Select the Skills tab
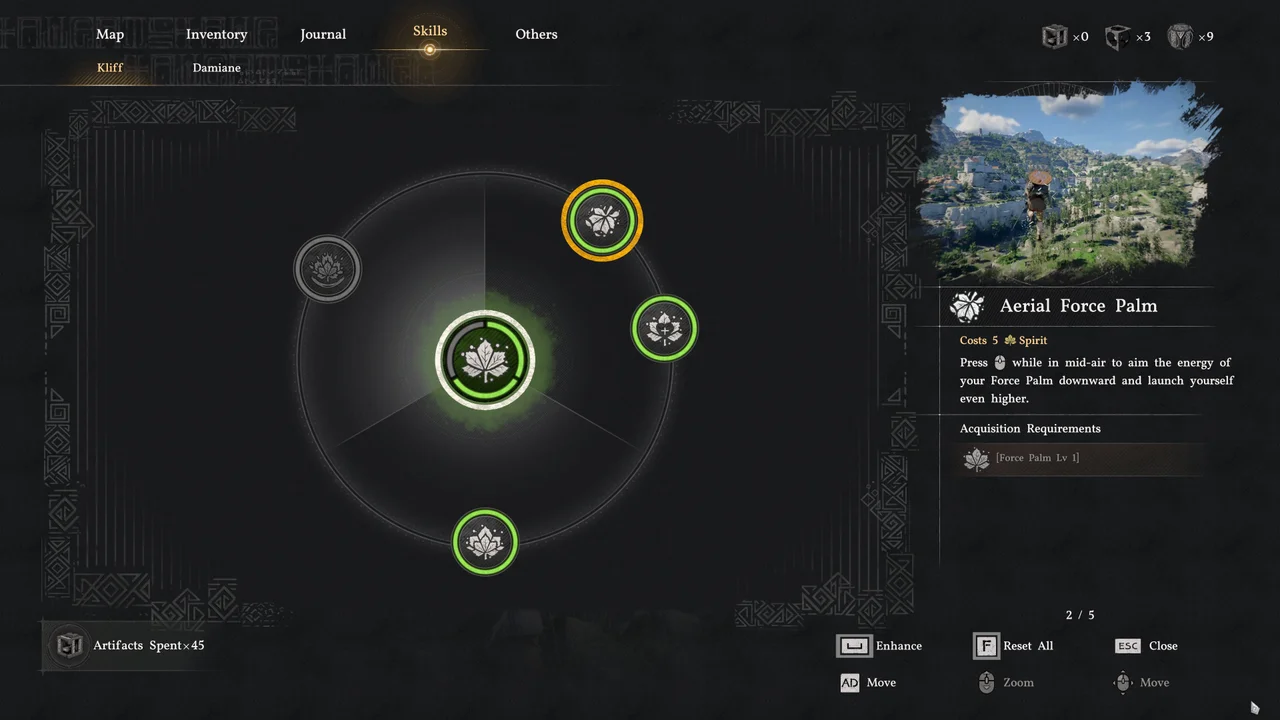 click(430, 32)
